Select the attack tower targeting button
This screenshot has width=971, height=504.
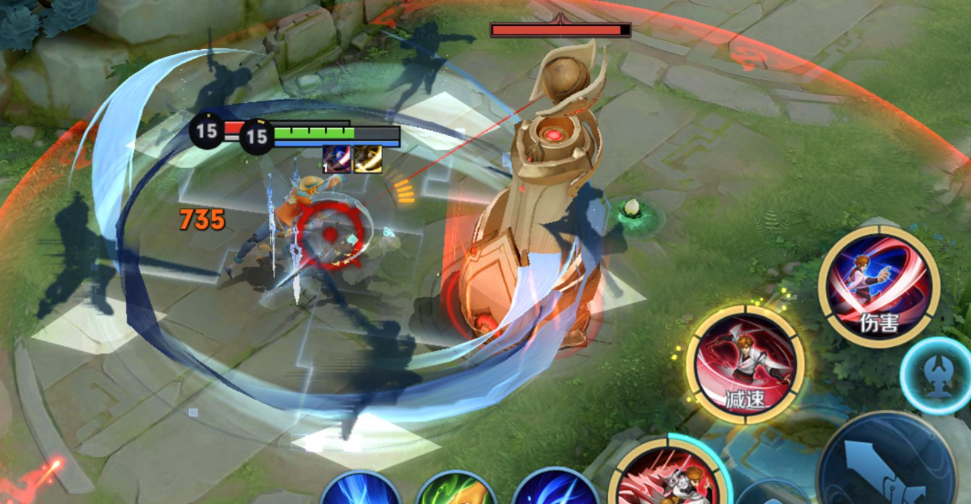[942, 376]
